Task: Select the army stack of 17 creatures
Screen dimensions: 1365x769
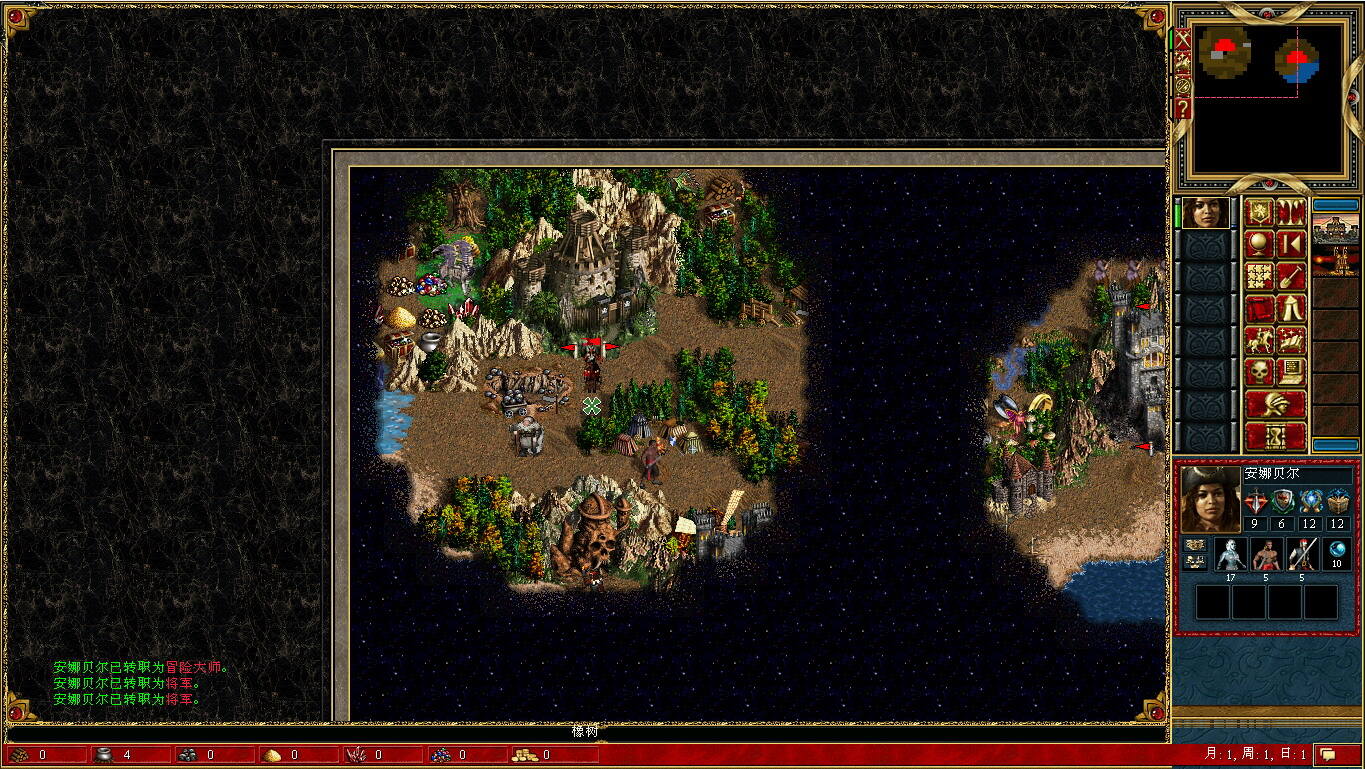Action: [x=1230, y=554]
